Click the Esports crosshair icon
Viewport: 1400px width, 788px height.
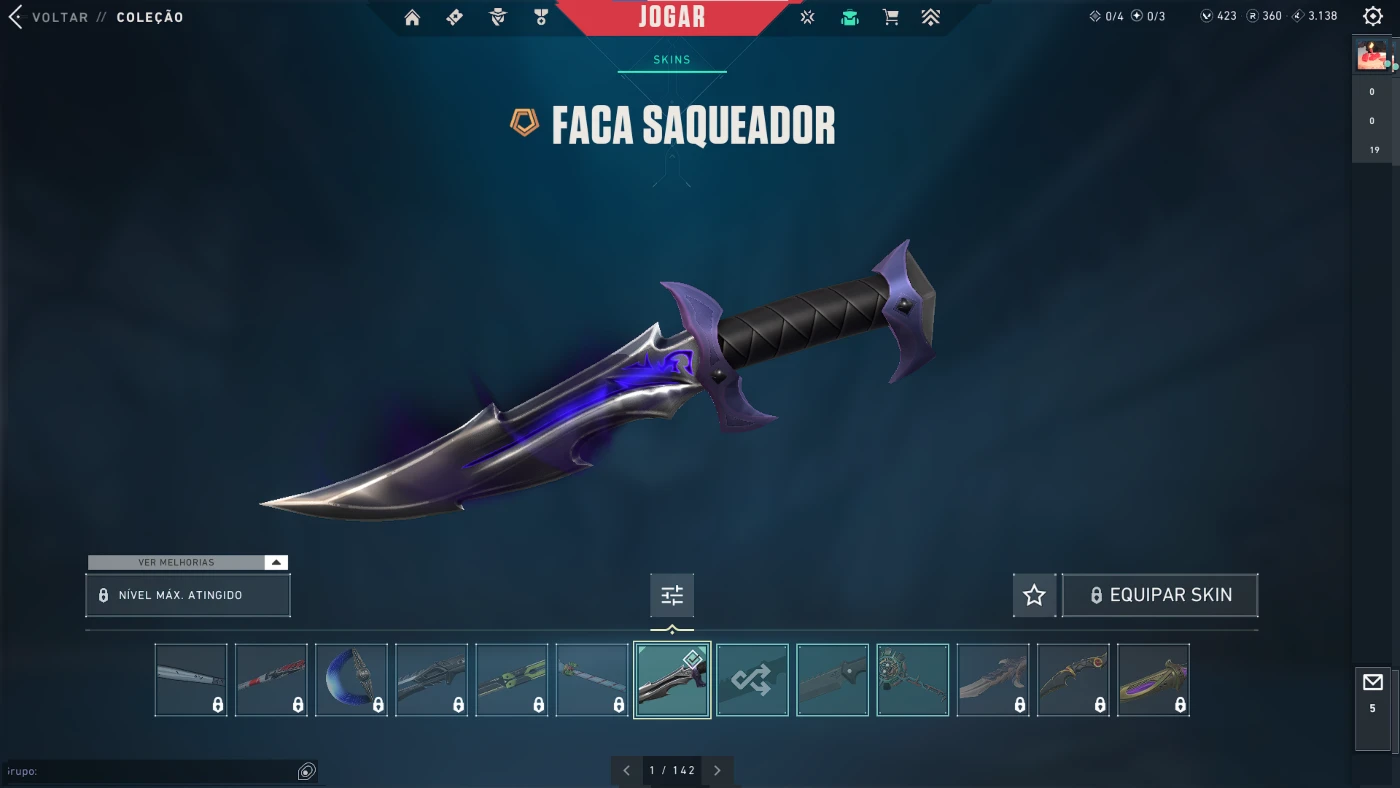[x=807, y=17]
